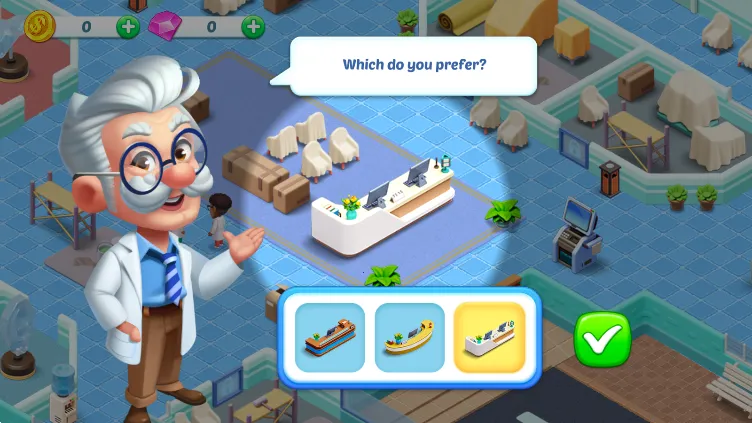
Task: Choose the yellow curved reception desk option
Action: click(x=409, y=338)
